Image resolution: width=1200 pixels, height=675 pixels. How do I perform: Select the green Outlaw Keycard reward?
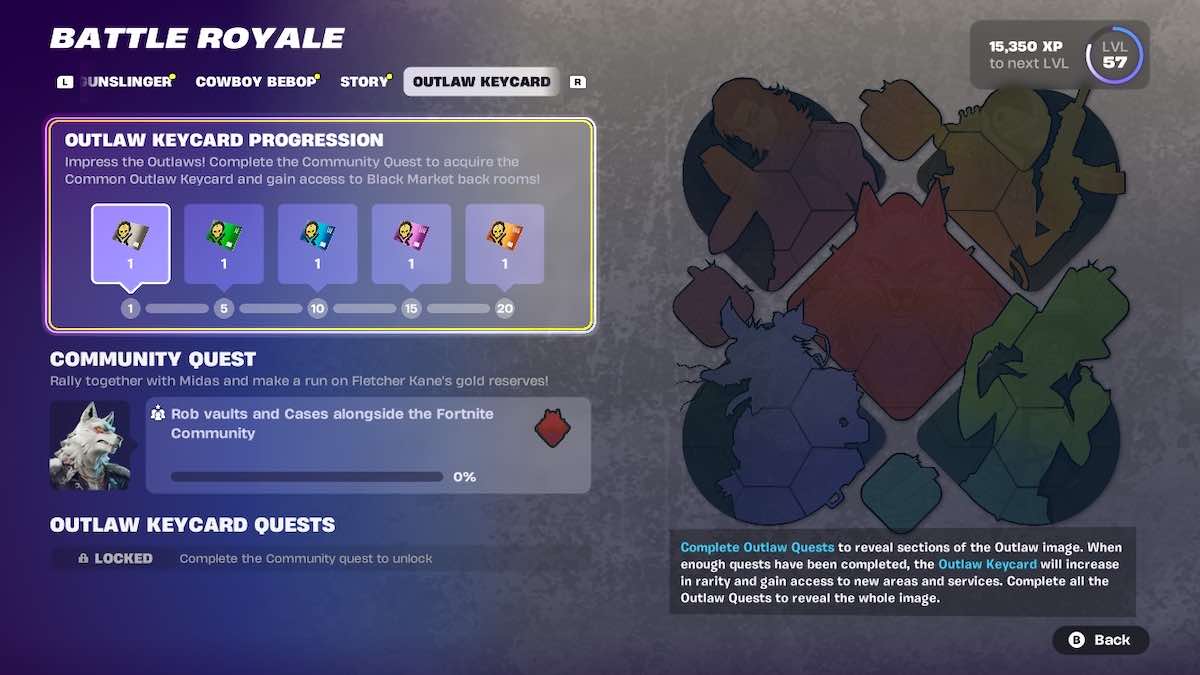pos(224,244)
